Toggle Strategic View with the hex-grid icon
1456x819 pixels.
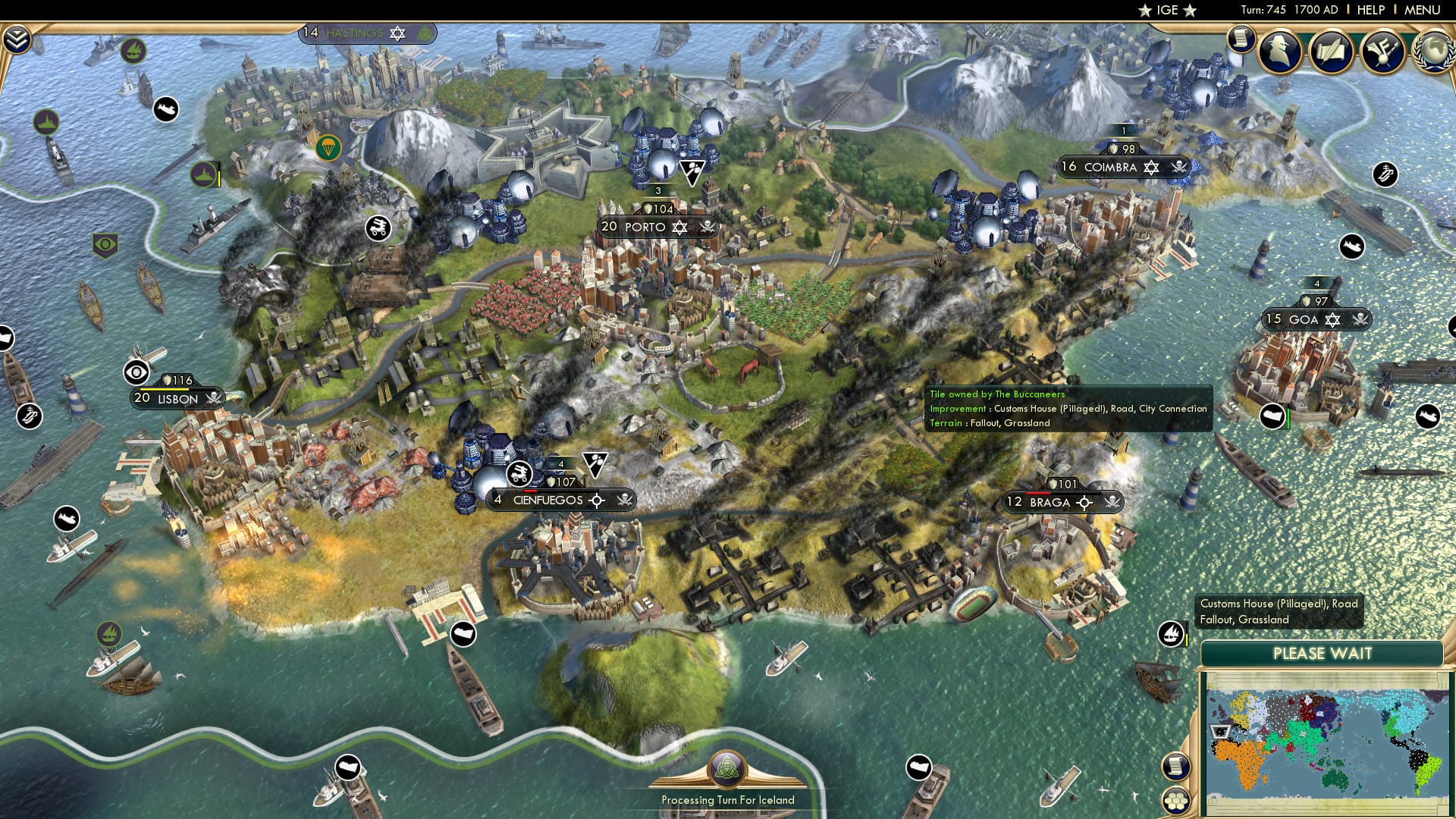point(1176,800)
